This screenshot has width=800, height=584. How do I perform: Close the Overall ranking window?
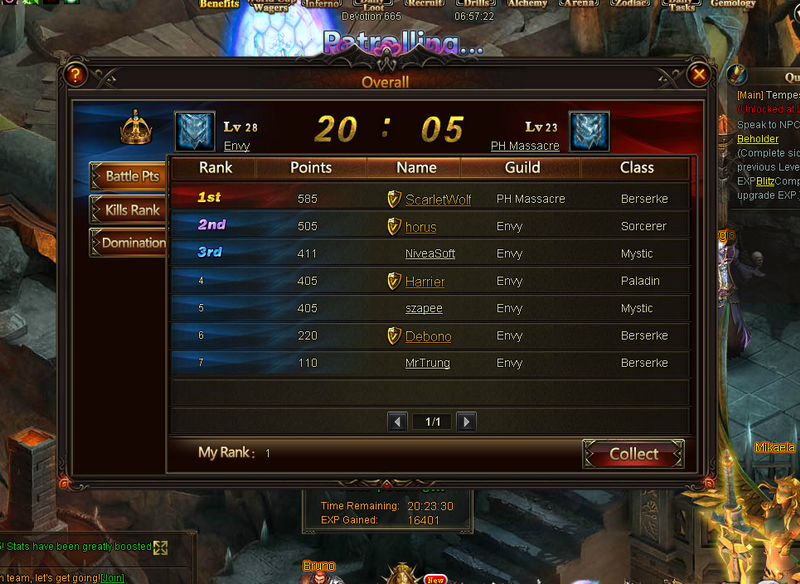699,74
